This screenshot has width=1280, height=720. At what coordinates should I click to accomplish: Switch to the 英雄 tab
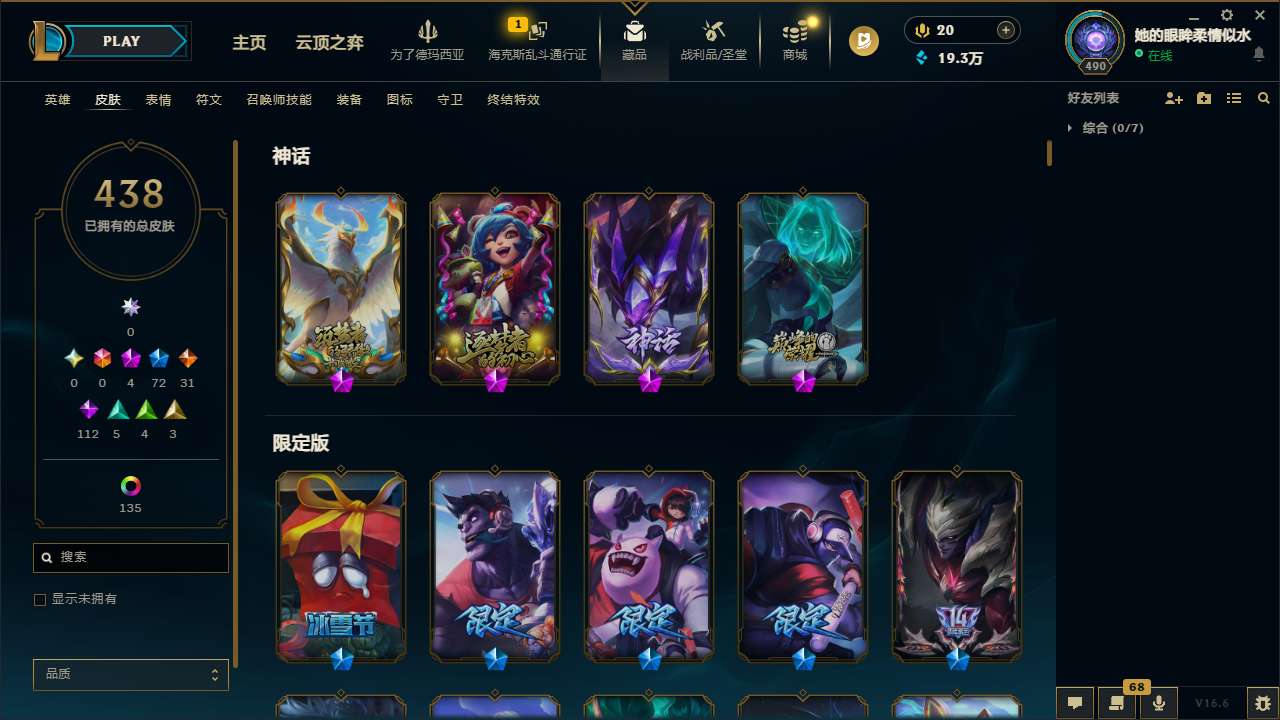pos(57,100)
